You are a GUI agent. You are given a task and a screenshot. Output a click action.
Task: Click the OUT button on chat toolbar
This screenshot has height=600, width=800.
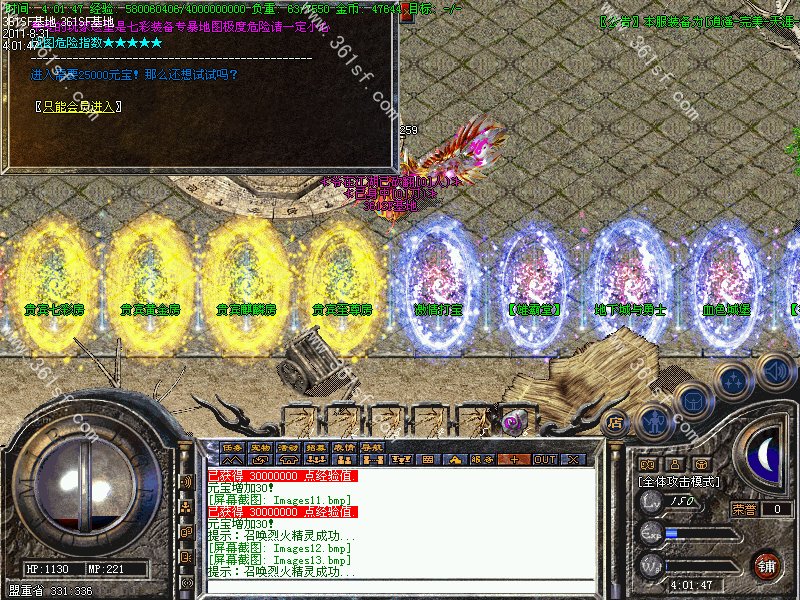[x=544, y=460]
